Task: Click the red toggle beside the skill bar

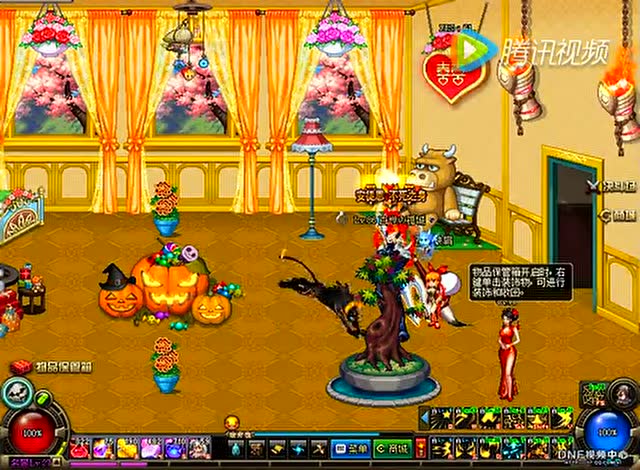Action: (x=421, y=447)
